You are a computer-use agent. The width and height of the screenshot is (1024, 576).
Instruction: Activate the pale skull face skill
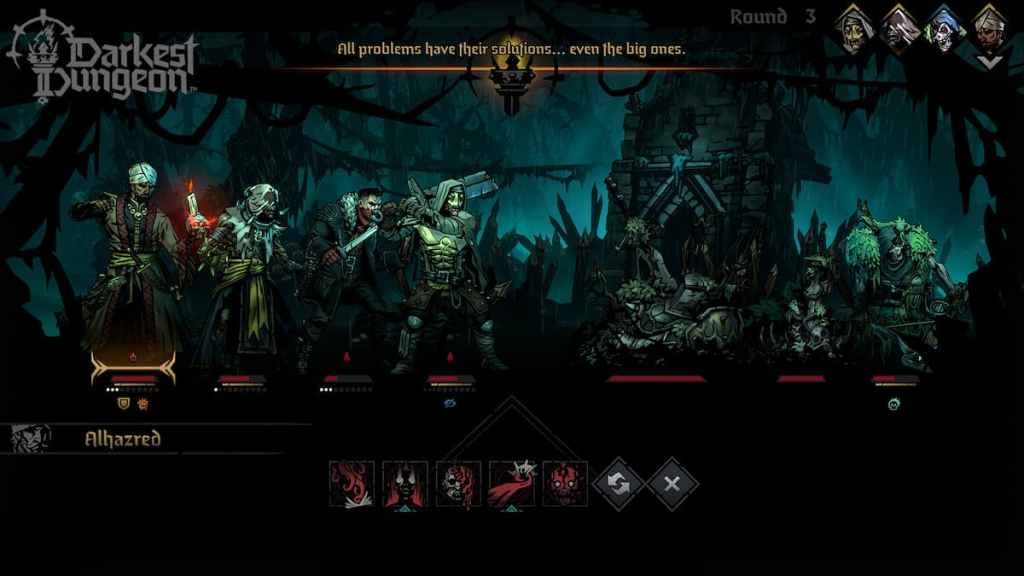(x=458, y=484)
